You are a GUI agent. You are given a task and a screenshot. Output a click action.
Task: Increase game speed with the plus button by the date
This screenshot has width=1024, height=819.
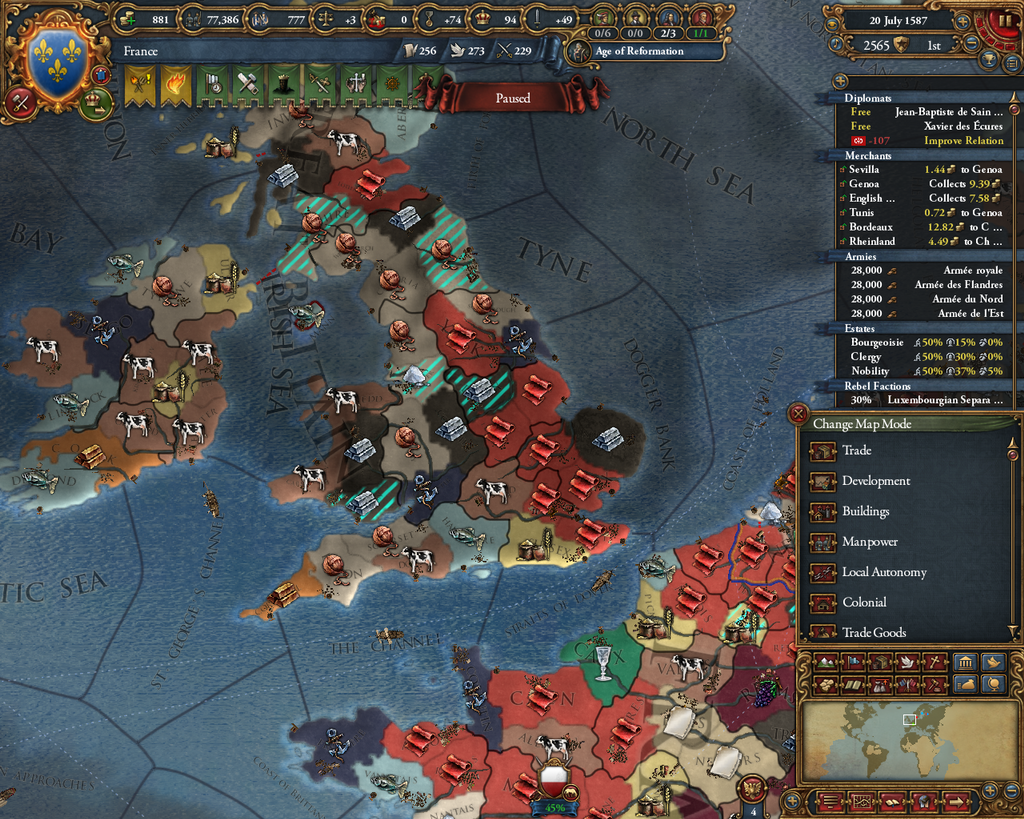click(962, 20)
